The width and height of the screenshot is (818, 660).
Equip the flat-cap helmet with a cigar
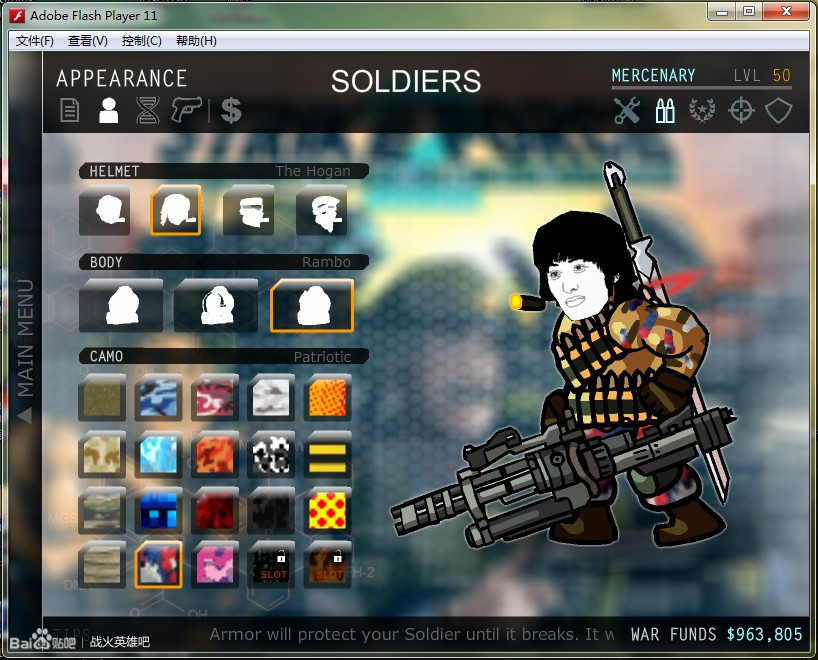(x=248, y=211)
